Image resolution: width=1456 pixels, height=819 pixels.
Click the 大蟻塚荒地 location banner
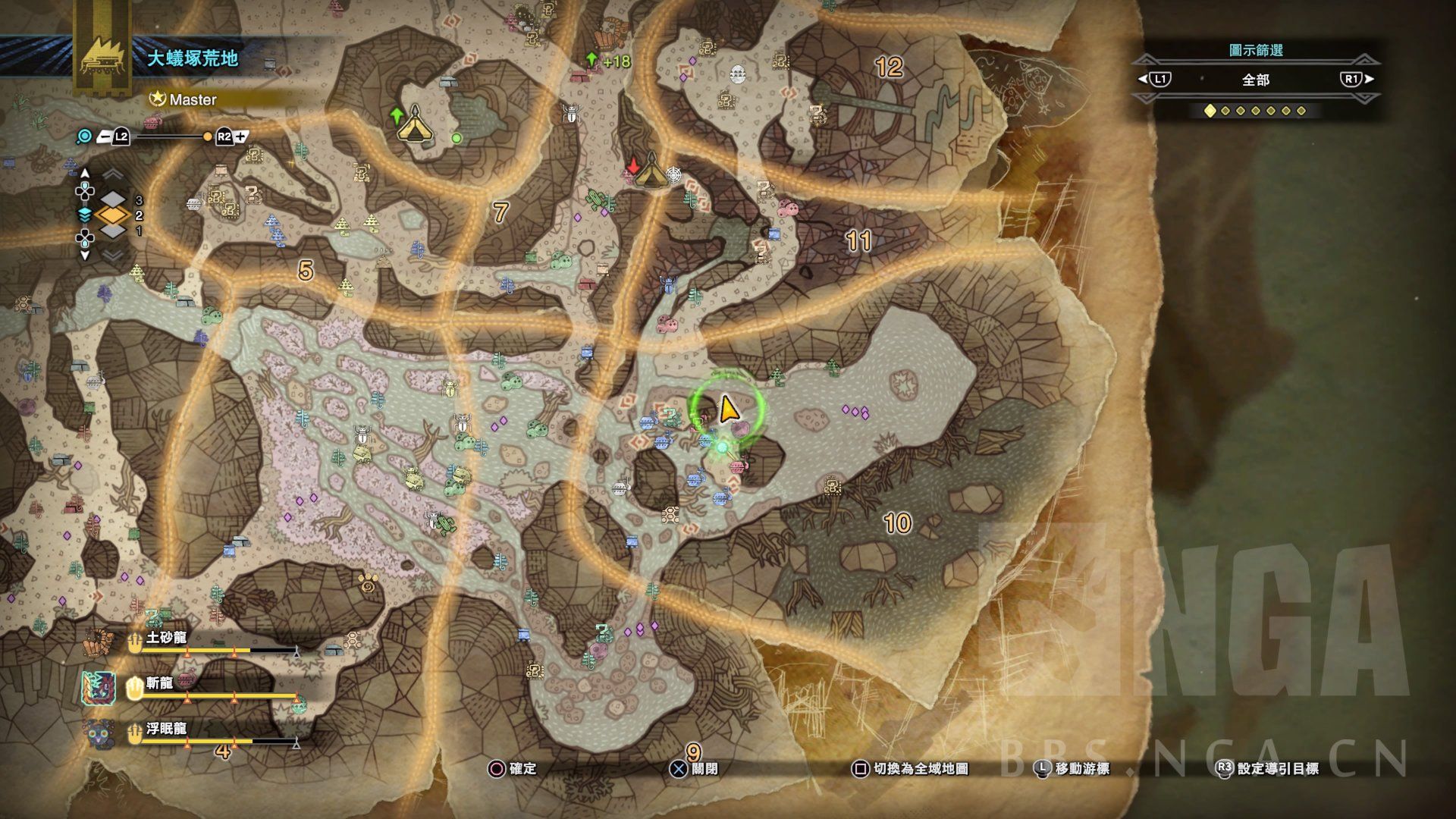click(193, 58)
